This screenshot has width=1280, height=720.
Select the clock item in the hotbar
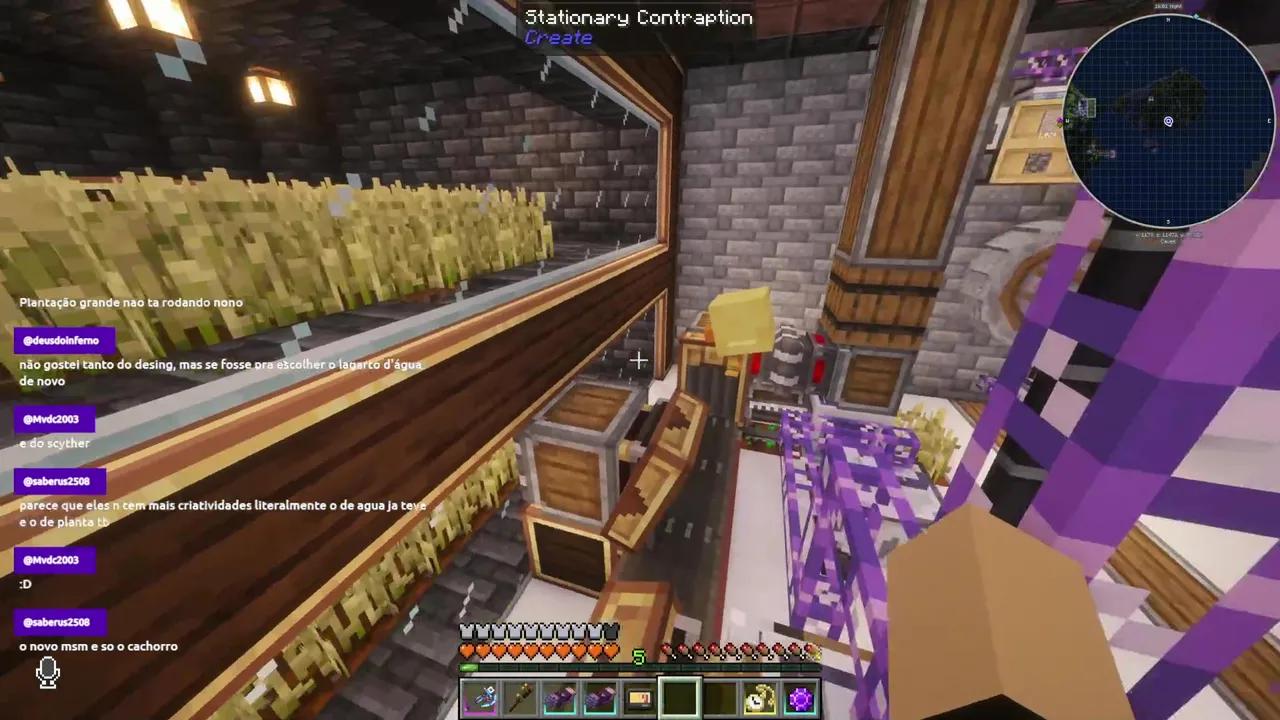click(x=758, y=698)
